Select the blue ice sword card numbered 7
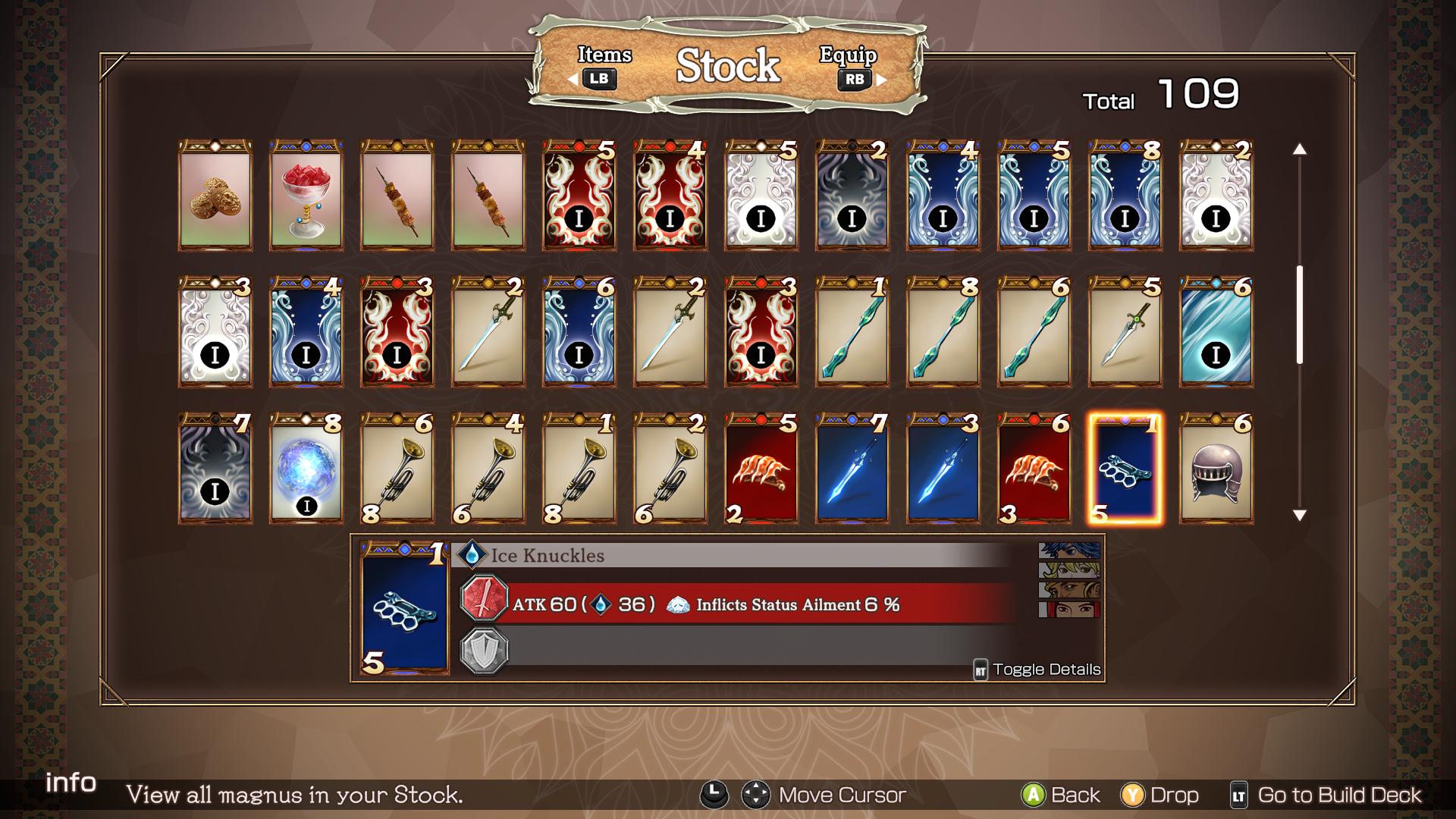 (852, 469)
